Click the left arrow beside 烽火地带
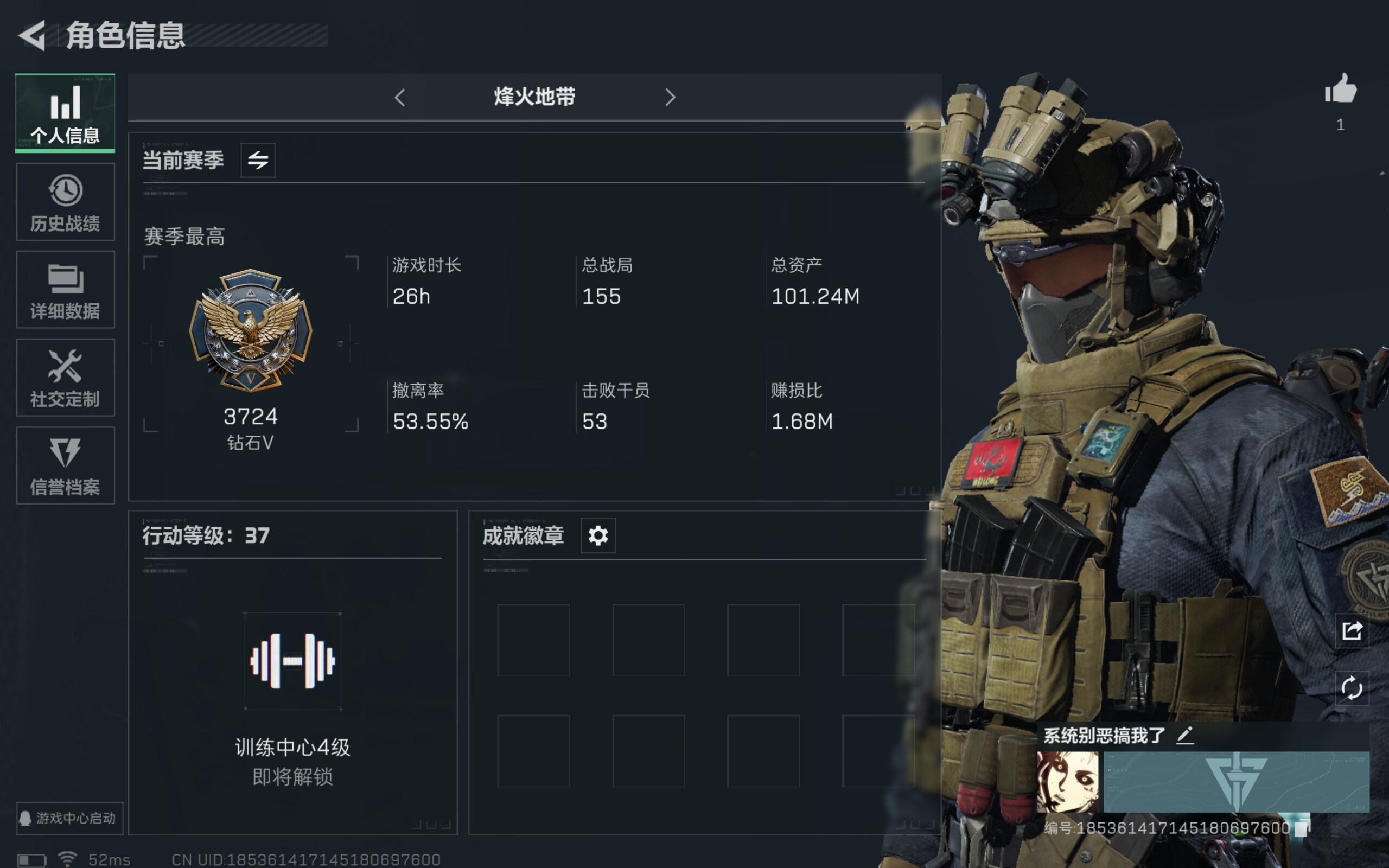 (x=400, y=98)
